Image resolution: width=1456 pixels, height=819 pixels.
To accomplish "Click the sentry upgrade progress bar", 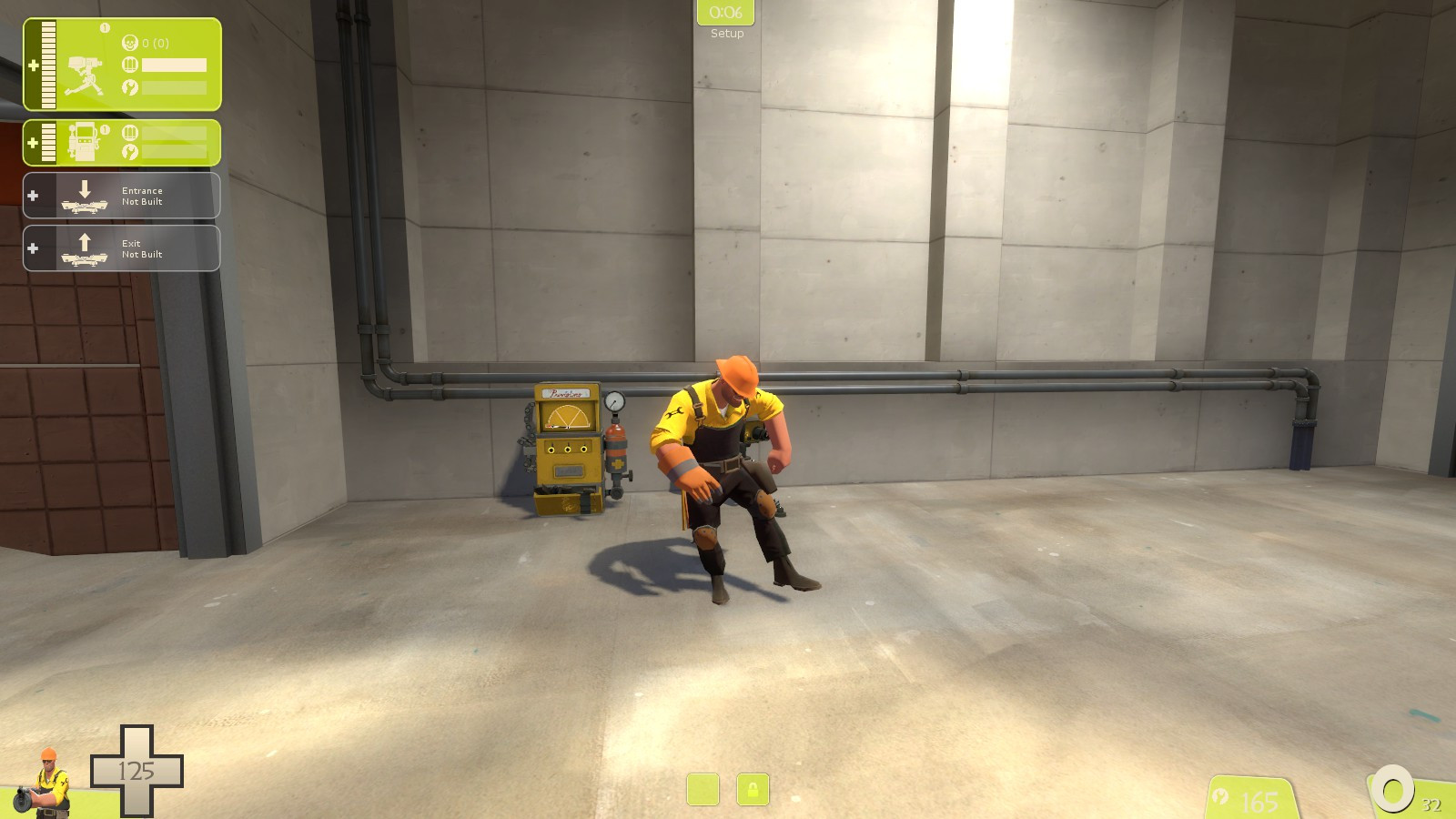I will click(x=173, y=66).
